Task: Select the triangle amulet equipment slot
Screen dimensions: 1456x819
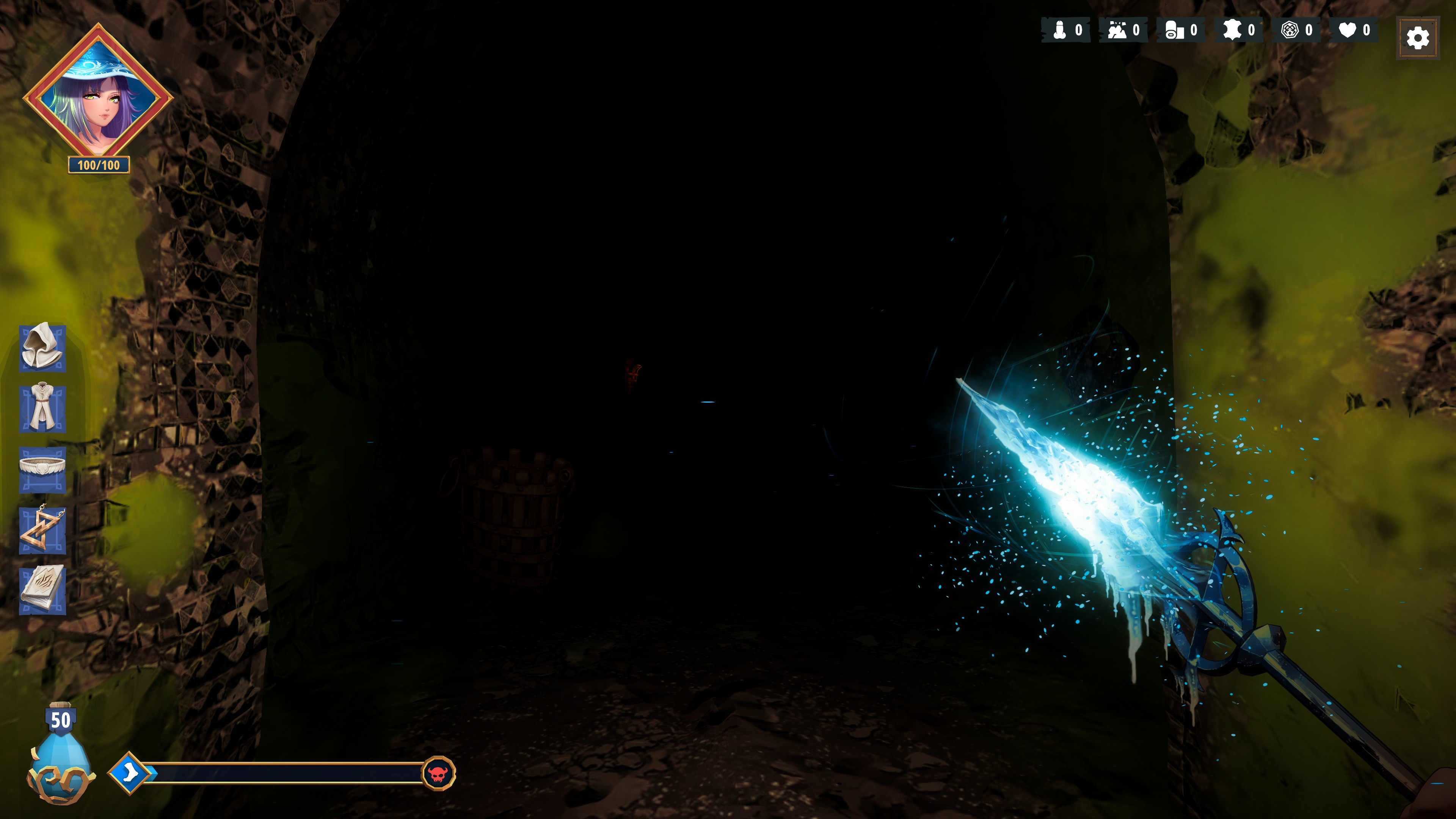Action: tap(42, 530)
